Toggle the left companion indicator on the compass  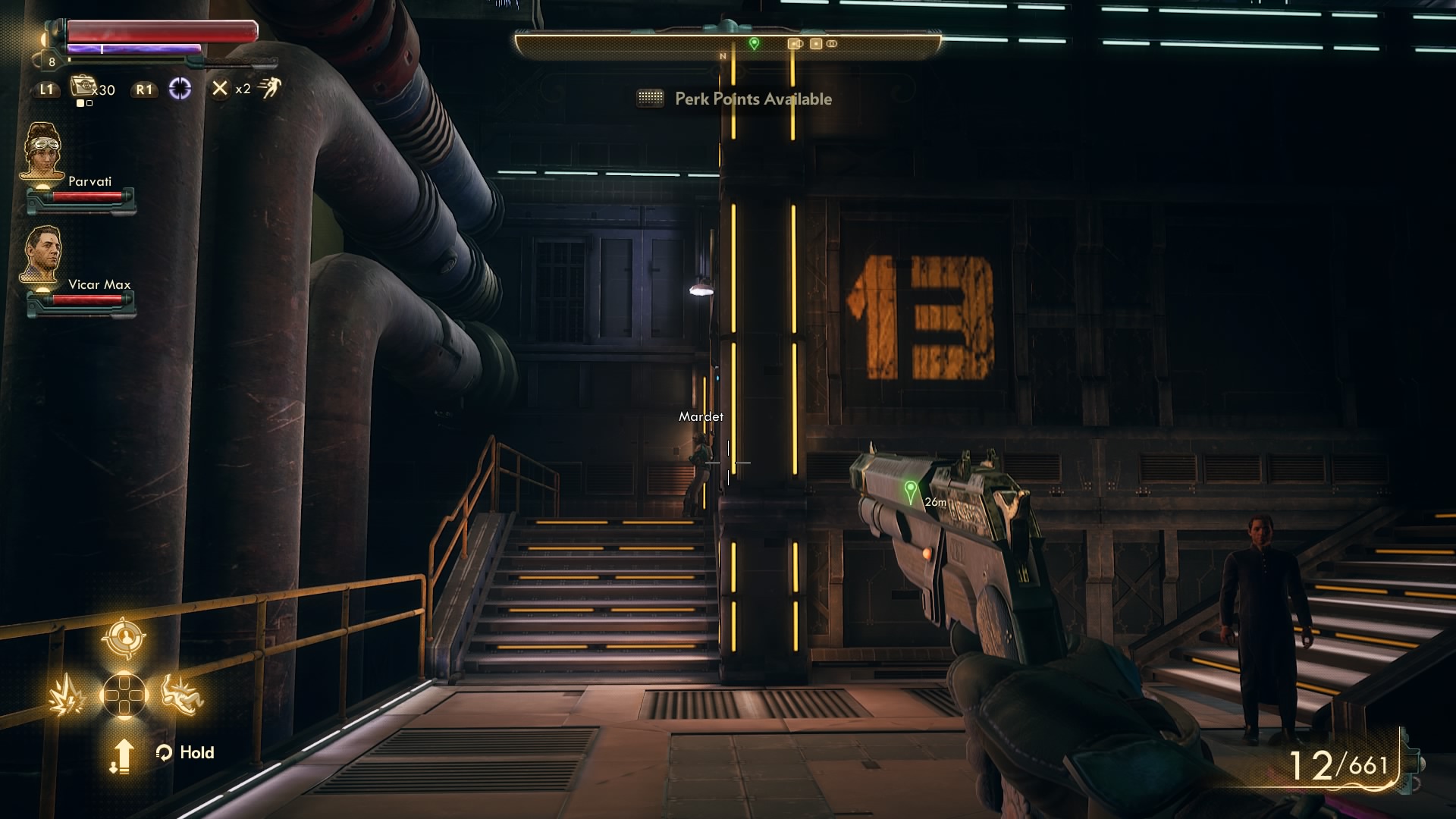tap(793, 43)
